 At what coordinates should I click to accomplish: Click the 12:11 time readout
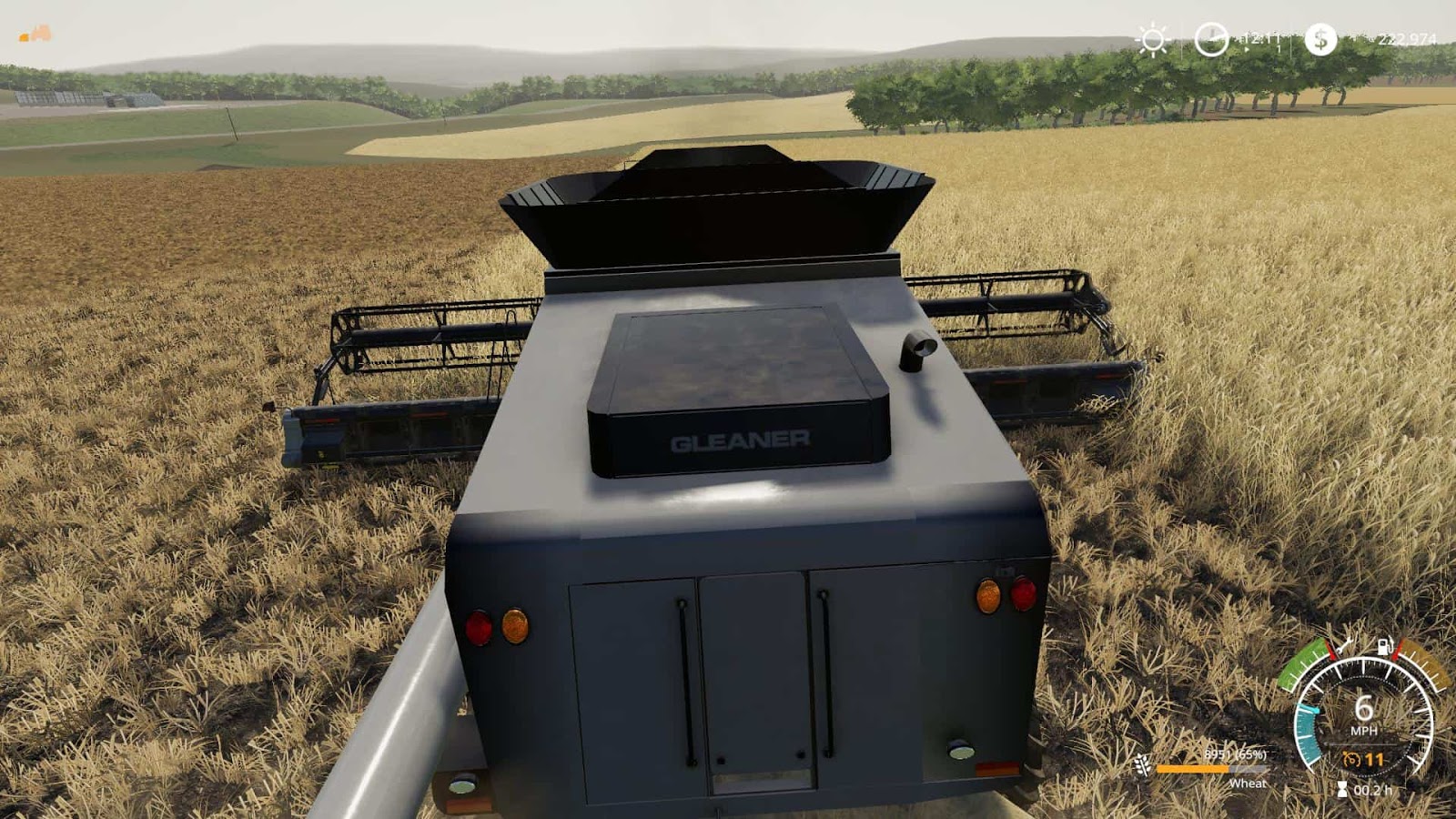coord(1260,38)
